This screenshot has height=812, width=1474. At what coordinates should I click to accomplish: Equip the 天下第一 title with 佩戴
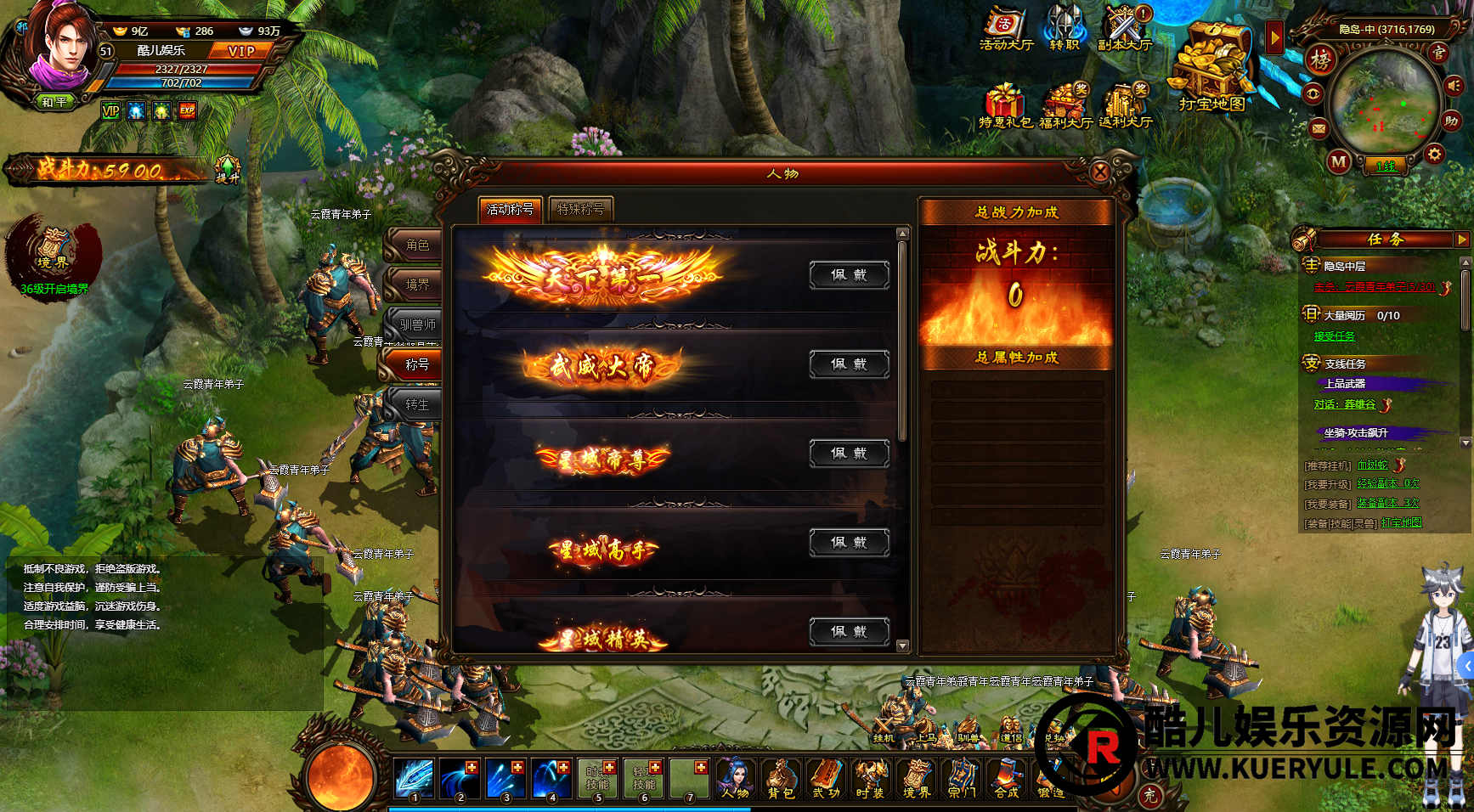click(849, 275)
